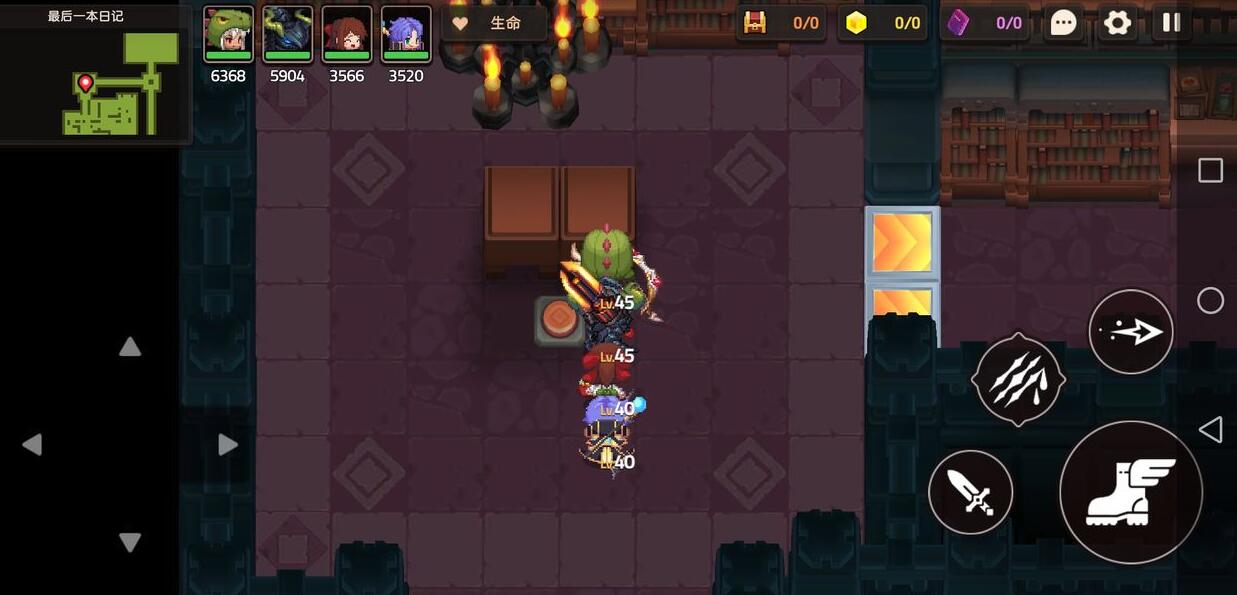This screenshot has height=595, width=1237.
Task: Select the red-haired hero portrait
Action: [x=346, y=35]
